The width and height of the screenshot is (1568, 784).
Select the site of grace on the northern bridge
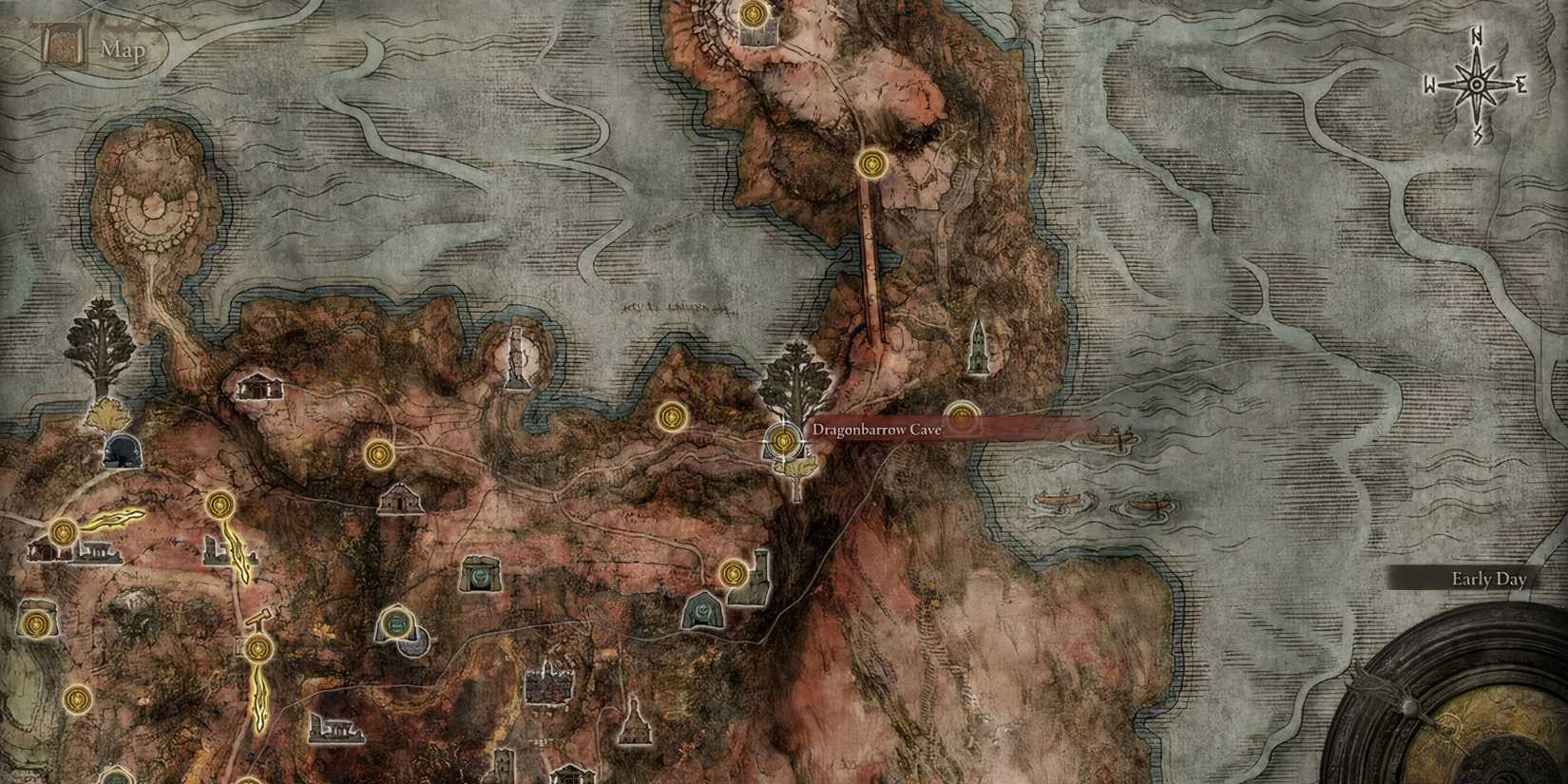(871, 163)
